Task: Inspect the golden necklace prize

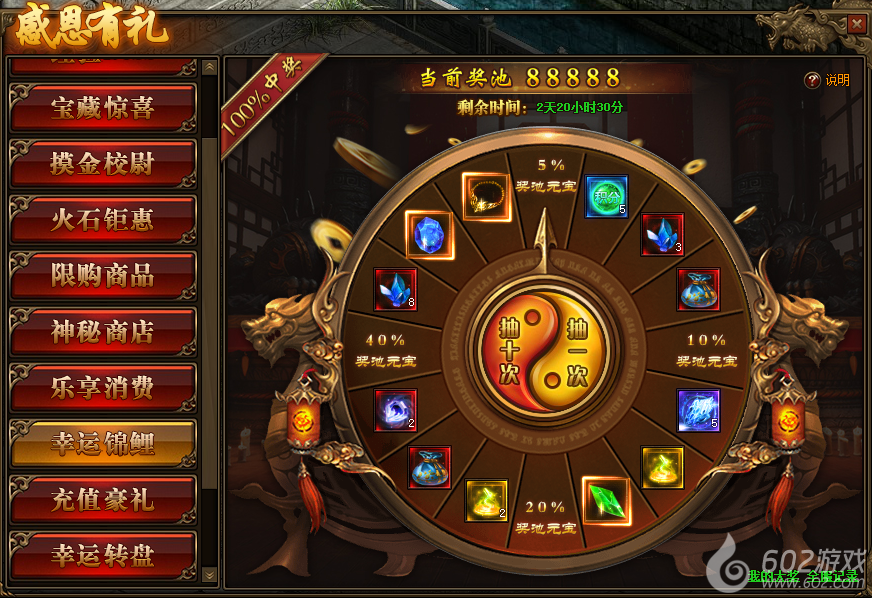Action: [x=486, y=196]
